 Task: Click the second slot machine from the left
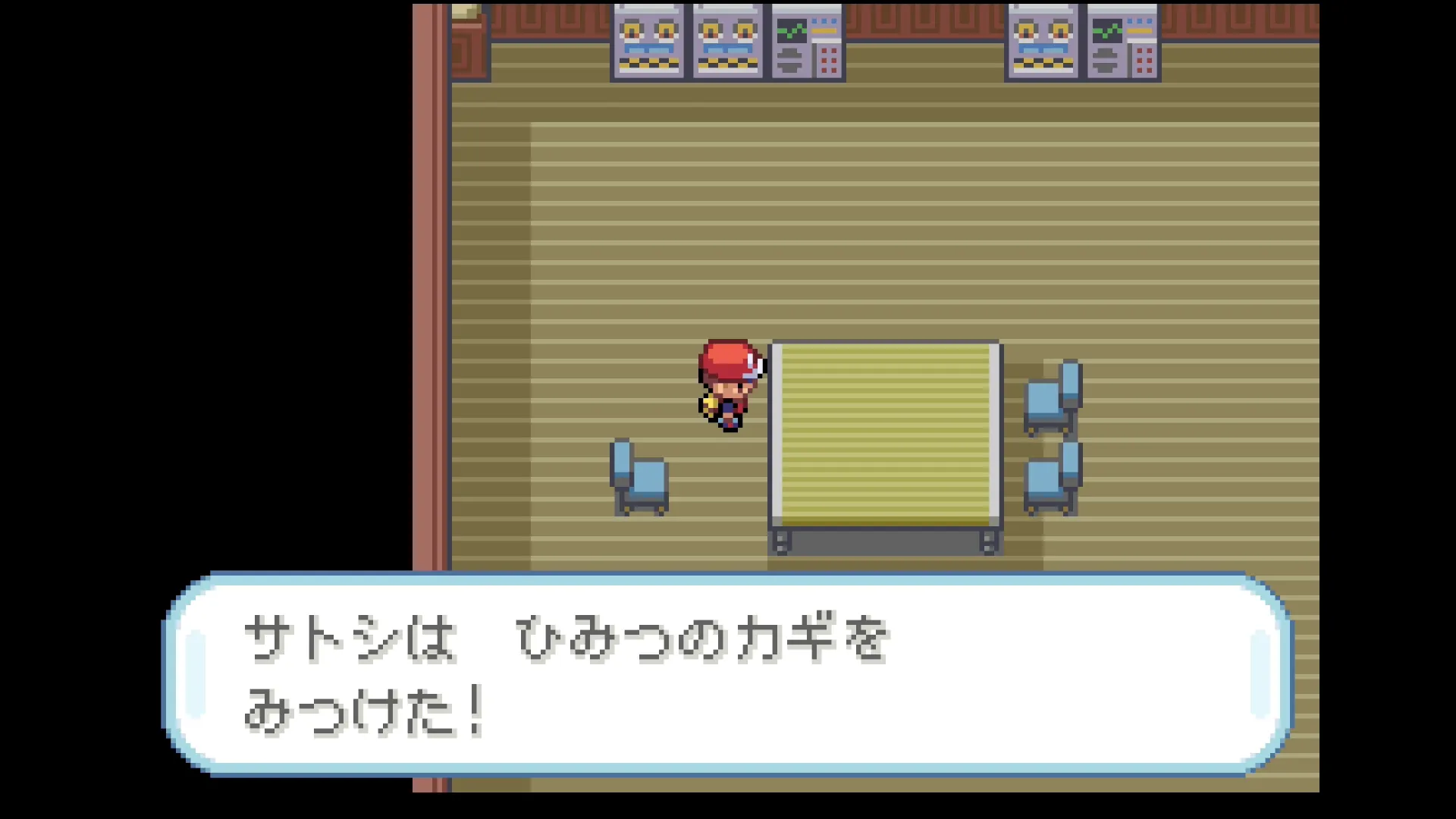(x=726, y=42)
